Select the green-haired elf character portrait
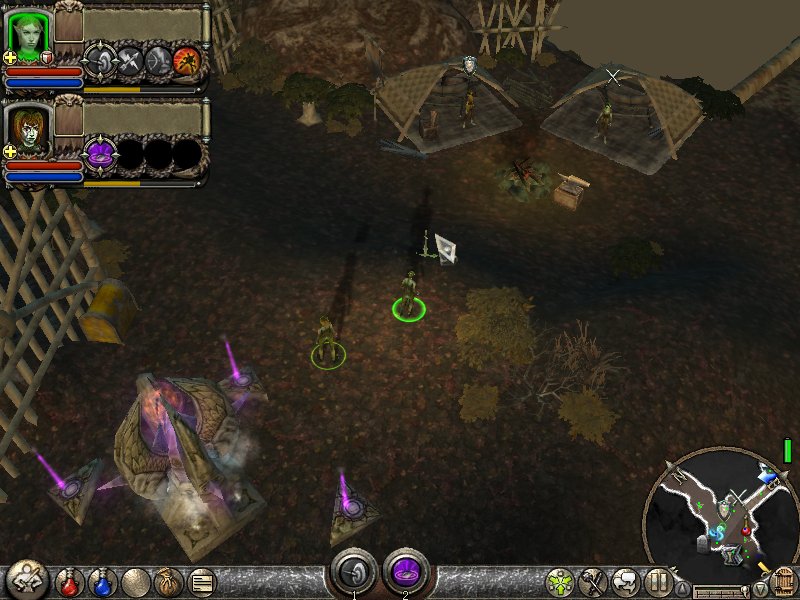The height and width of the screenshot is (600, 800). 29,34
